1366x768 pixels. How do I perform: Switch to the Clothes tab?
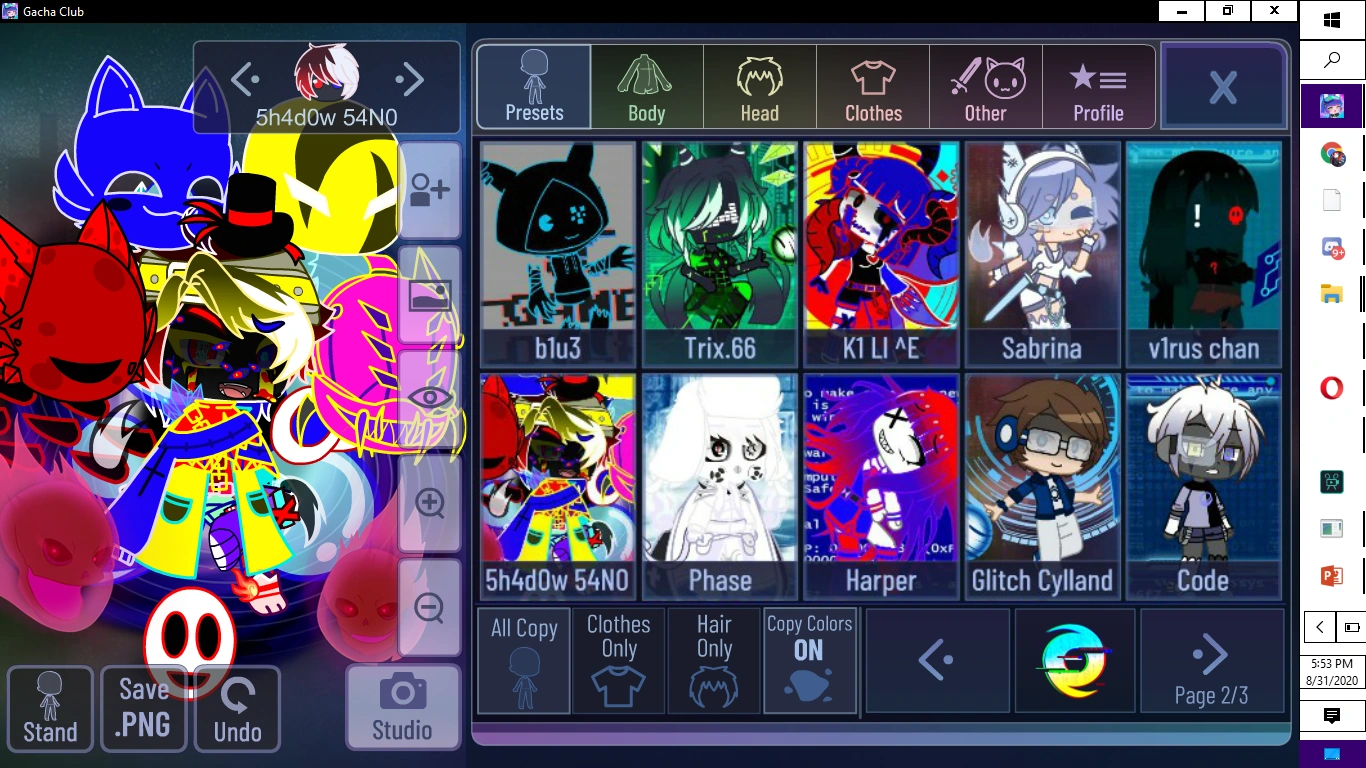tap(872, 87)
